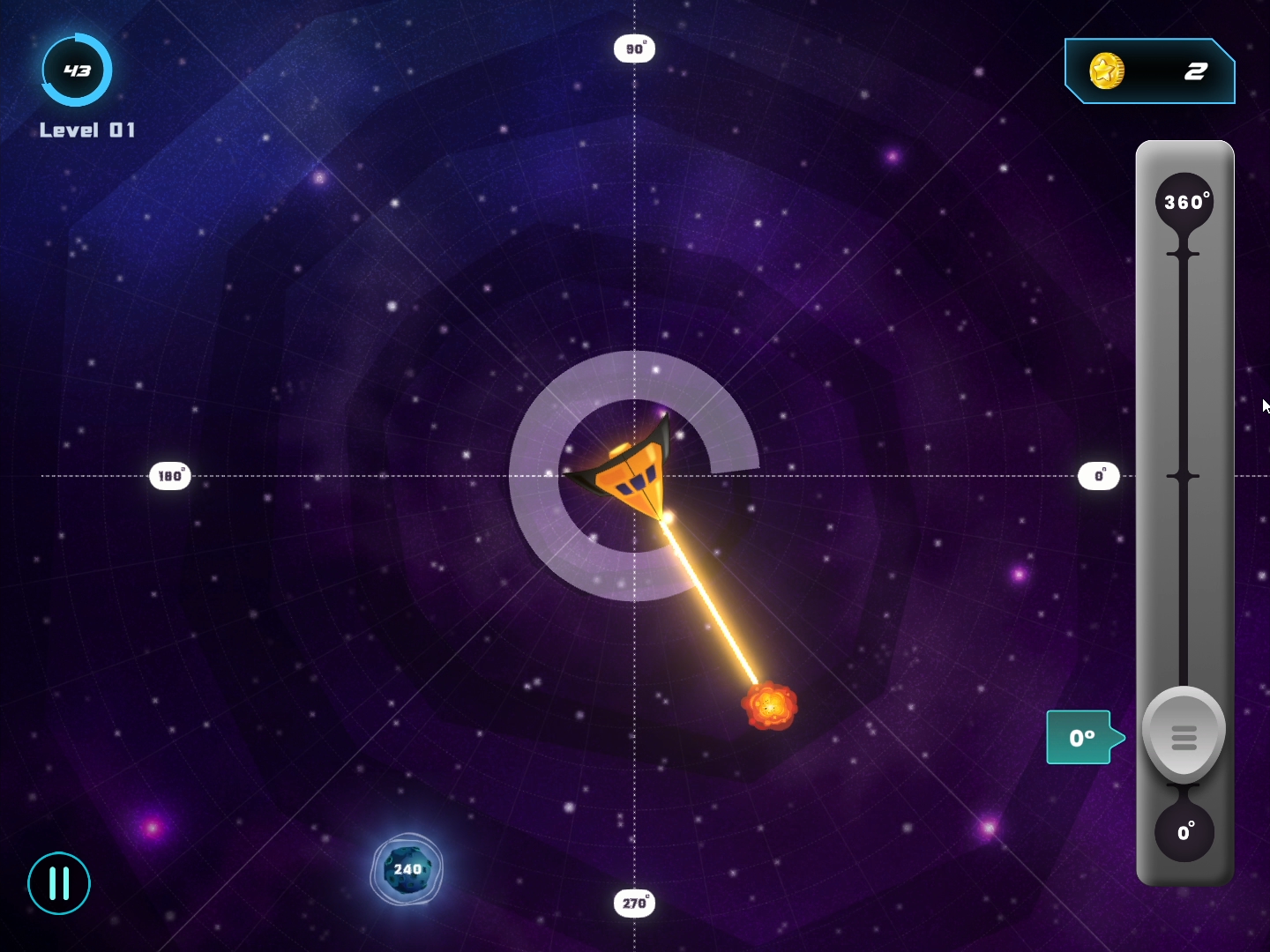Click the slider track midpoint notch

pos(1184,476)
